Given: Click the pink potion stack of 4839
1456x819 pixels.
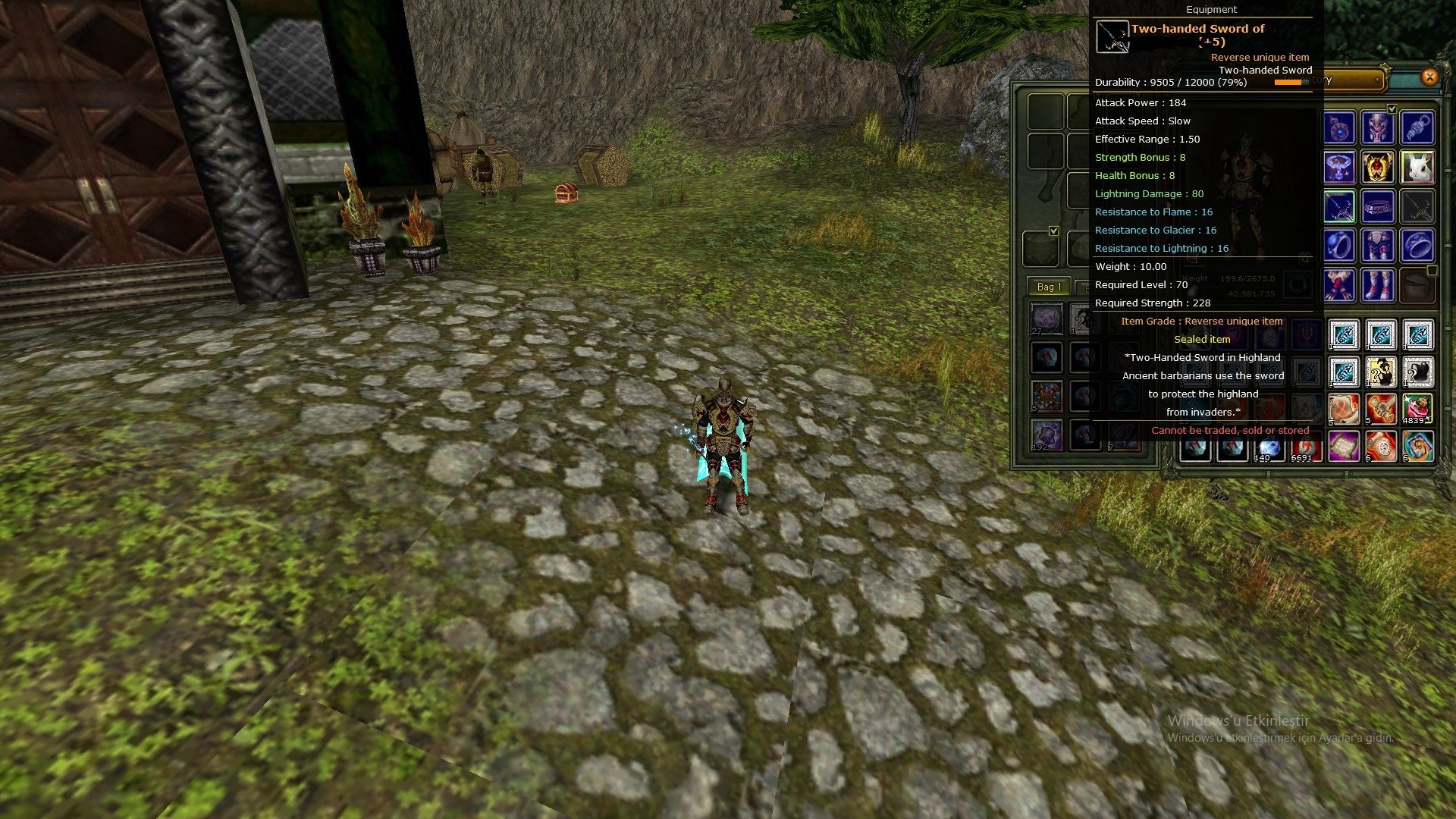Looking at the screenshot, I should (x=1417, y=408).
